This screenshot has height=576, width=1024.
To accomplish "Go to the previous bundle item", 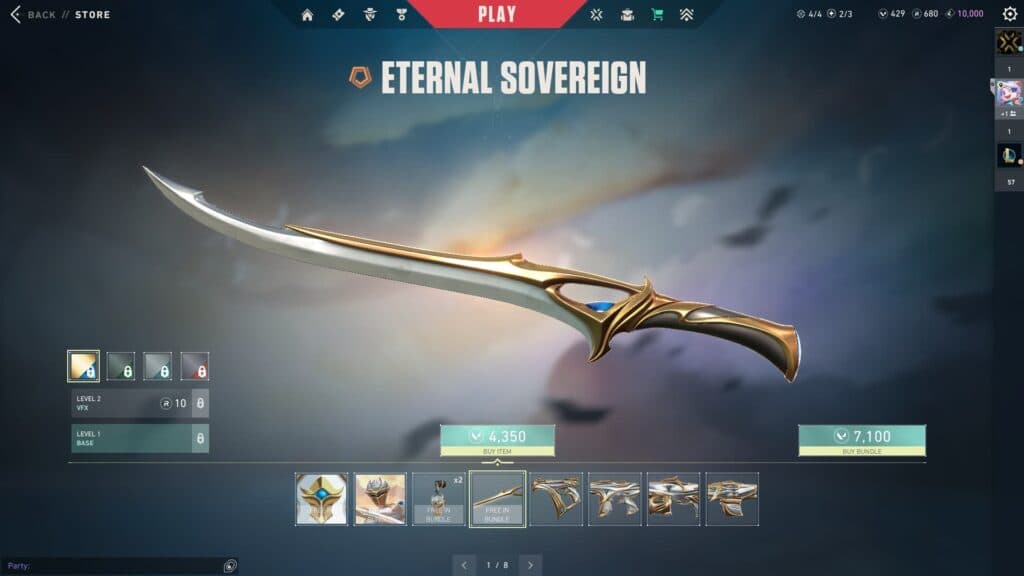I will coord(464,565).
